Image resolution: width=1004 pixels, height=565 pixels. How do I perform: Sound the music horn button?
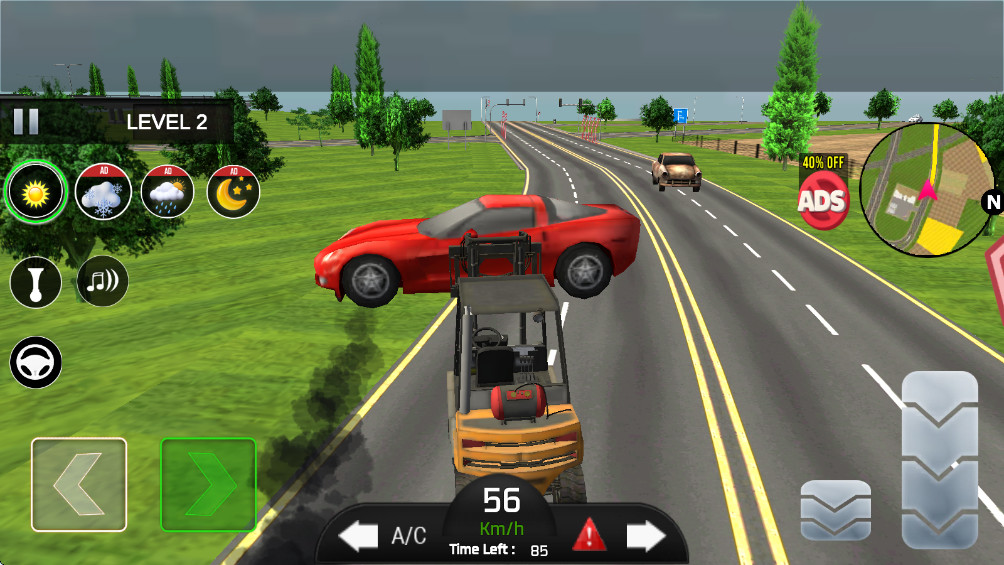click(x=102, y=282)
